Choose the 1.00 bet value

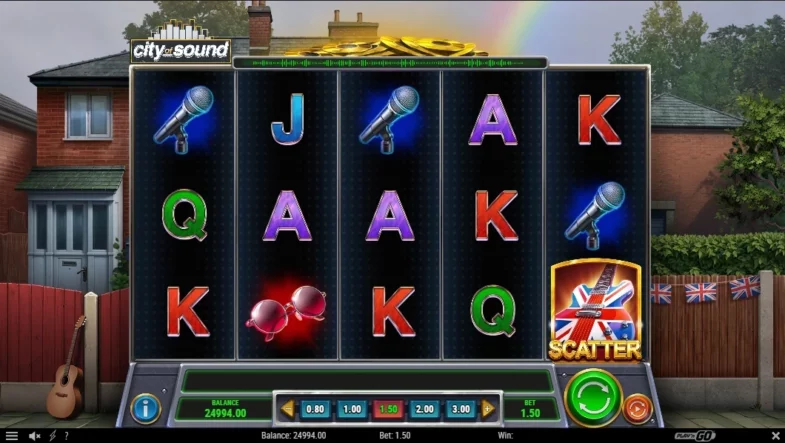click(351, 409)
